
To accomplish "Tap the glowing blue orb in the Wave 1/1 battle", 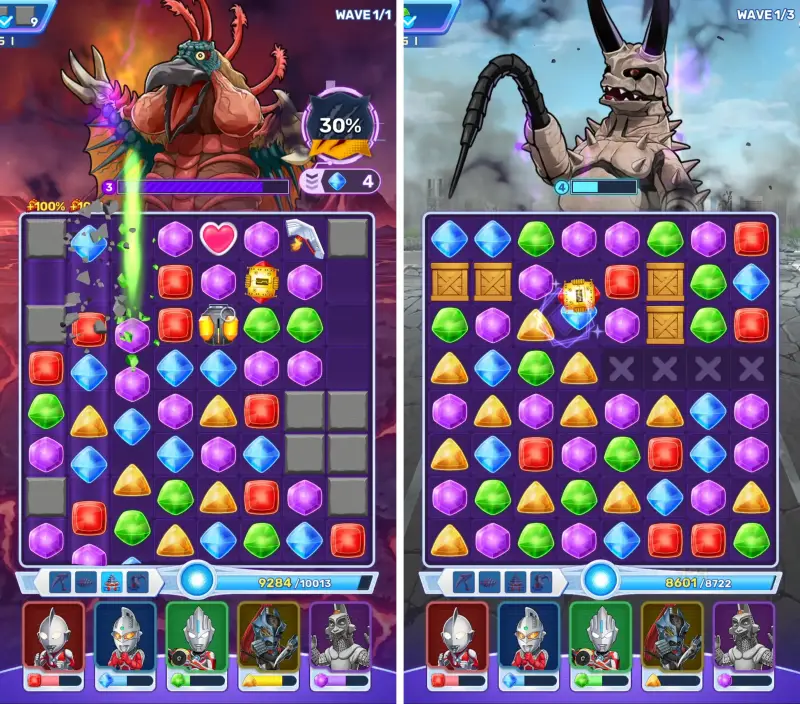I will coord(197,579).
